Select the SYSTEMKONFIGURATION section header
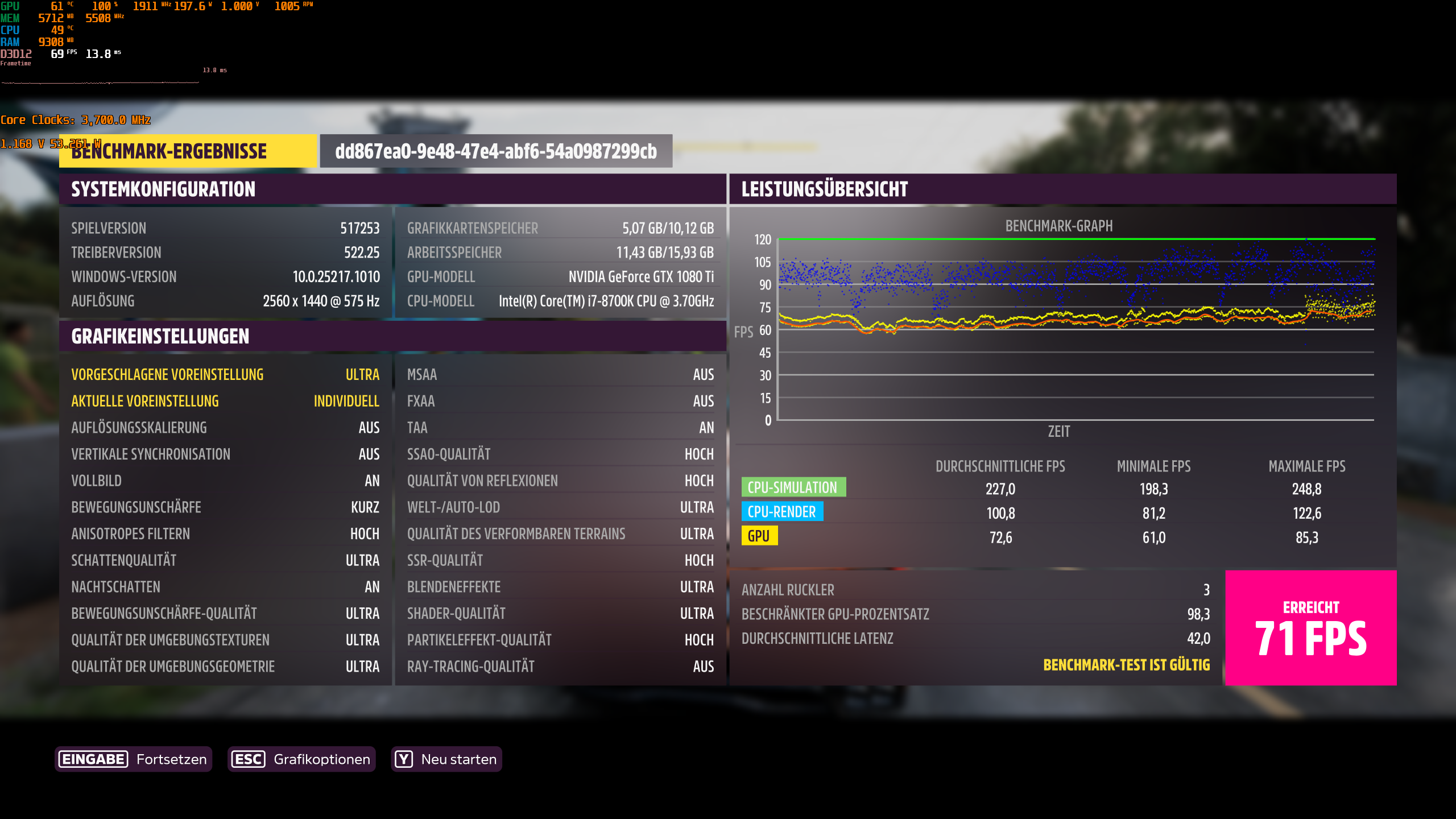 coord(163,189)
